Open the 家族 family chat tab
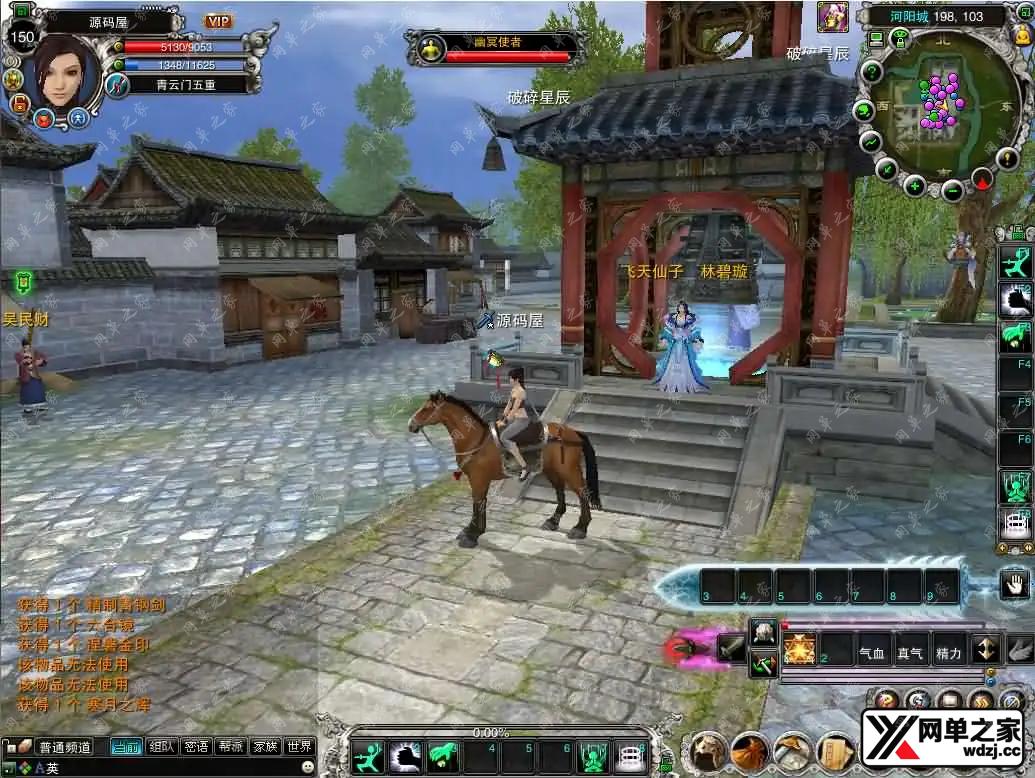Viewport: 1035px width, 778px height. (265, 747)
